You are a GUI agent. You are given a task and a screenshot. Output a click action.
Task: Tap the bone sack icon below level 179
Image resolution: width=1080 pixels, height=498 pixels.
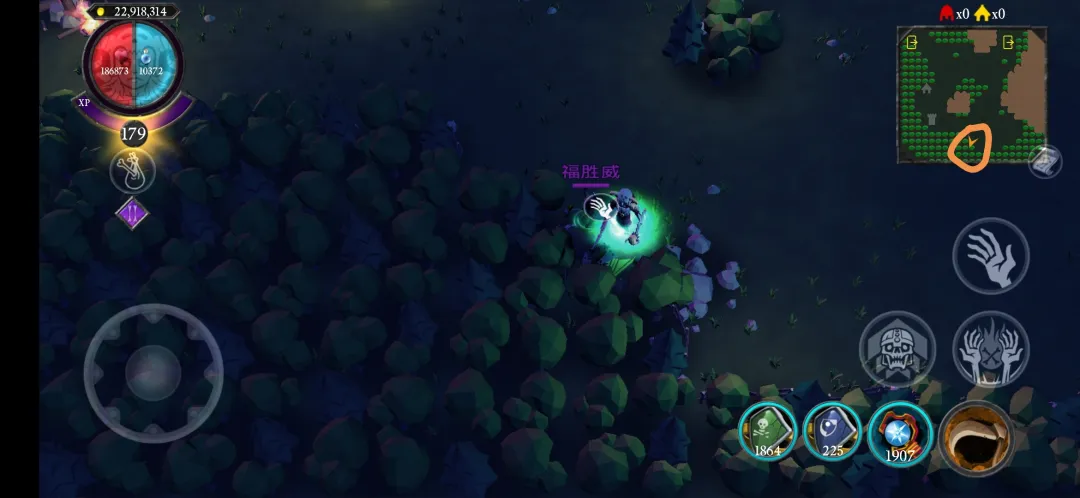point(133,171)
